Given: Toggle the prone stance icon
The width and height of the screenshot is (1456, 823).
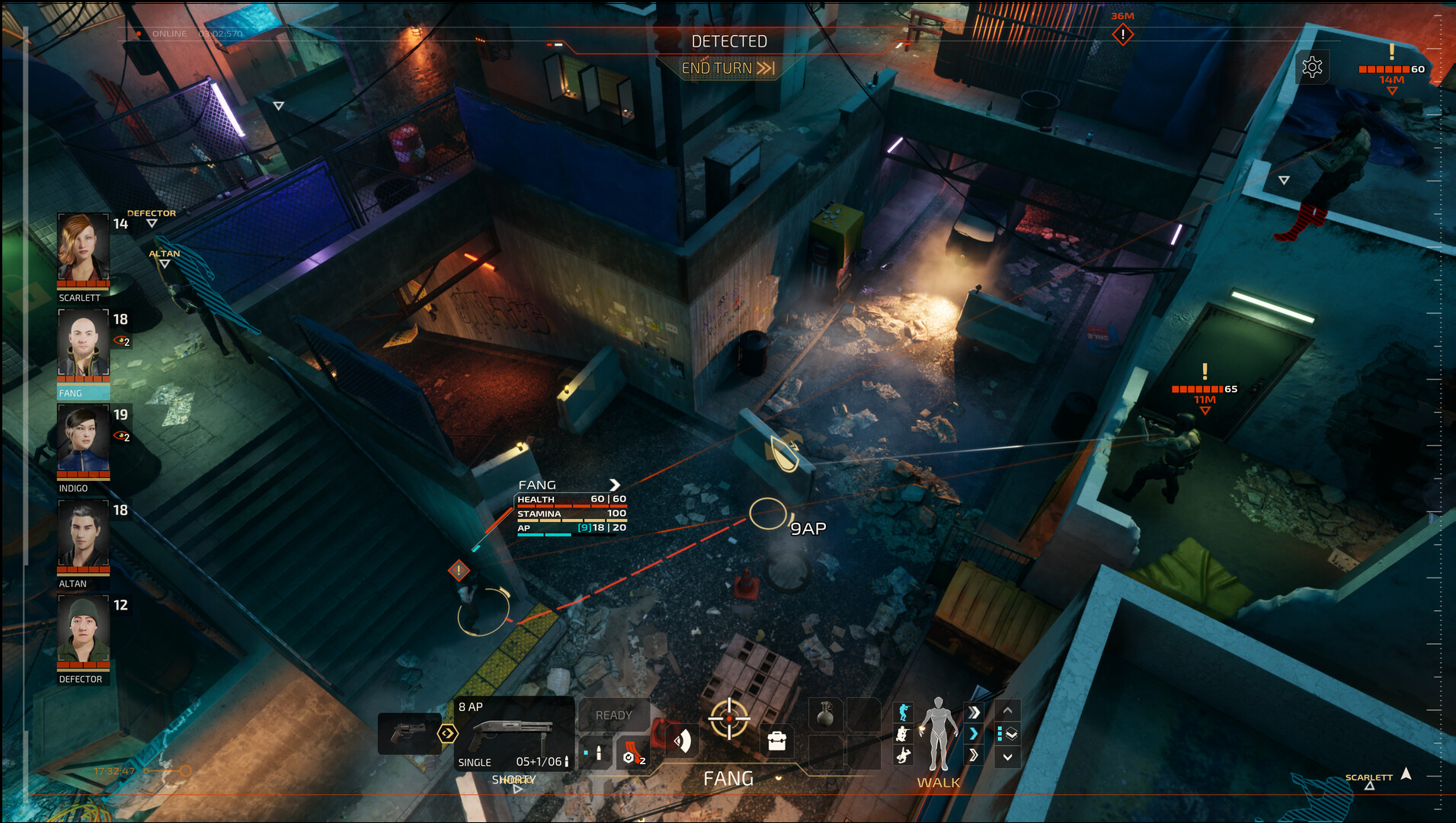Looking at the screenshot, I should [904, 755].
